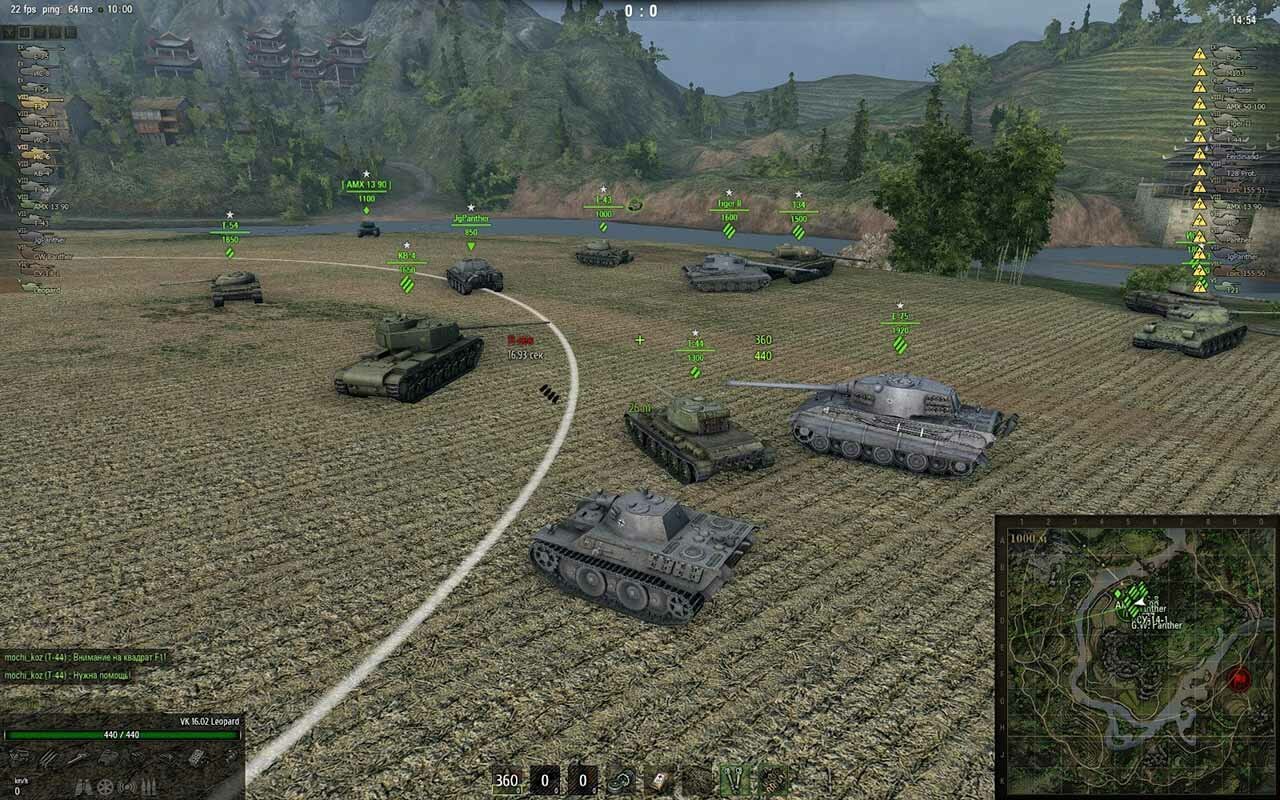Select the 360-round shell slot

[508, 780]
